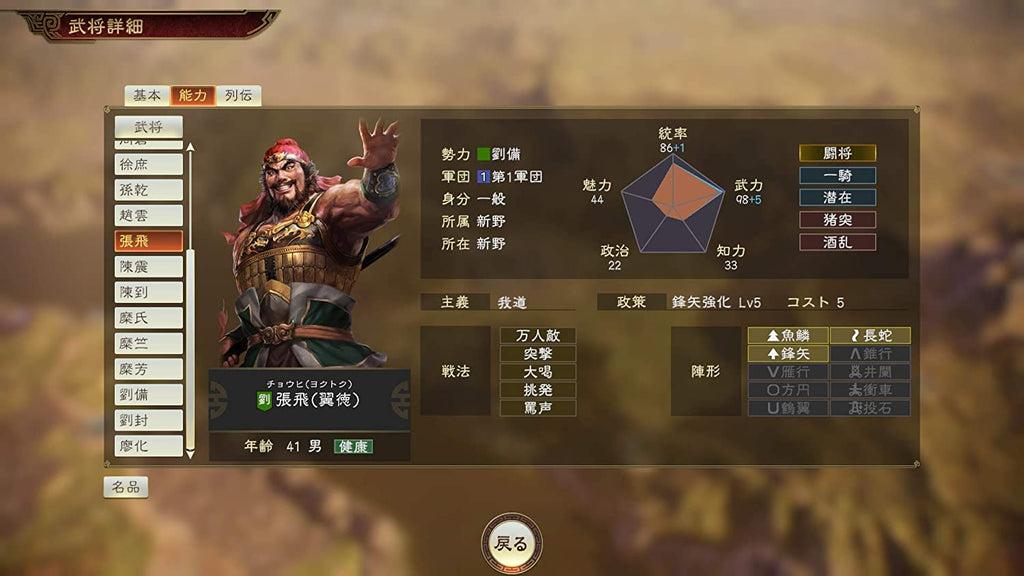Select 麋竺 from the officer list
Image resolution: width=1024 pixels, height=576 pixels.
(148, 343)
